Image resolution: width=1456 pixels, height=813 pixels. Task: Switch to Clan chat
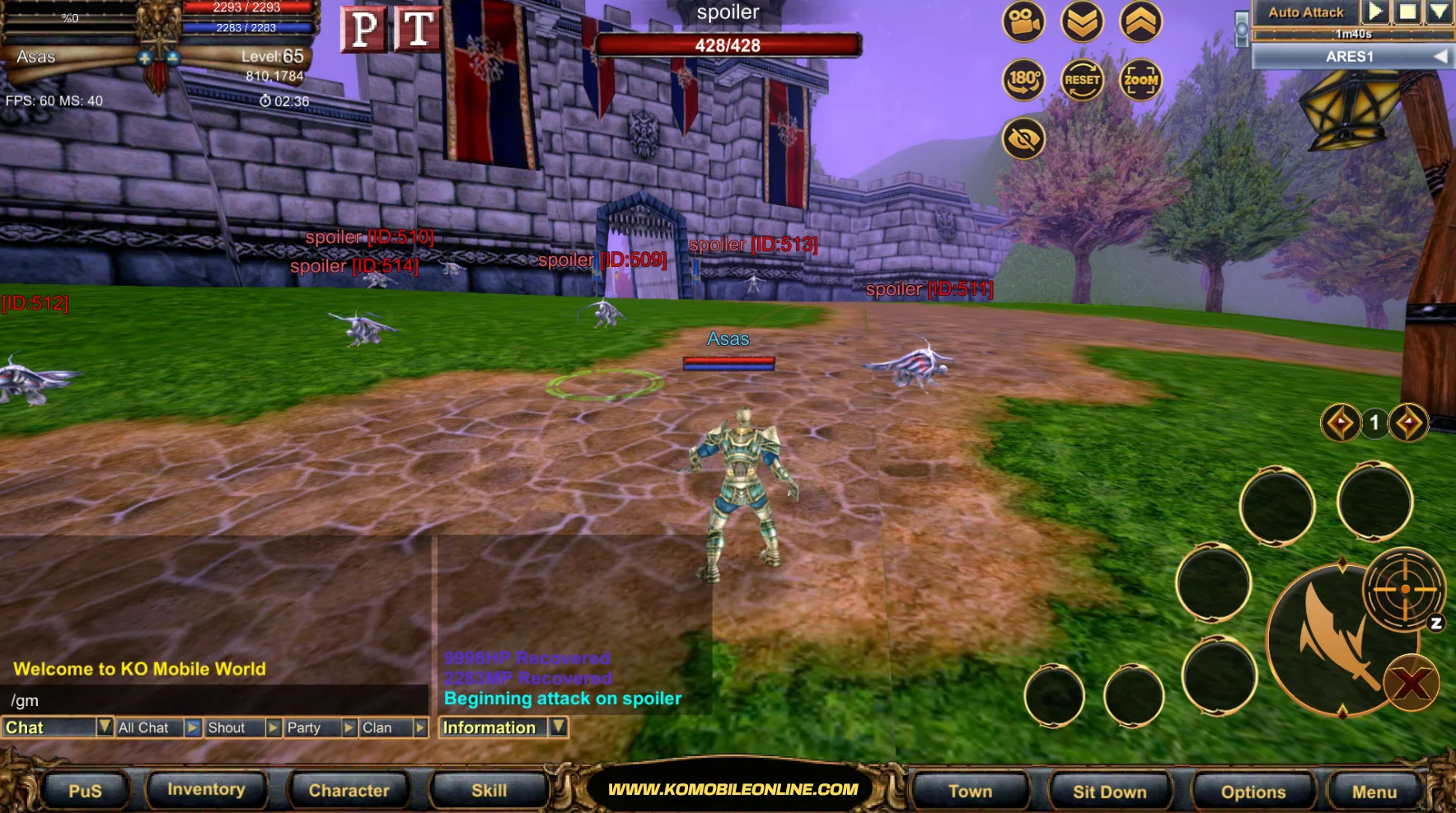(384, 728)
